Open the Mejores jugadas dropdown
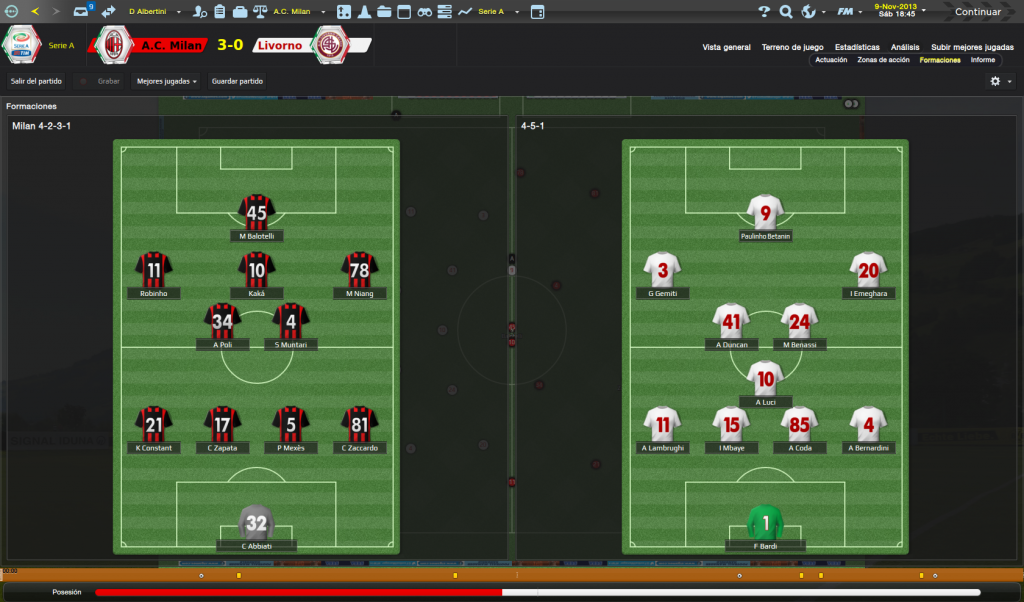 coord(166,81)
